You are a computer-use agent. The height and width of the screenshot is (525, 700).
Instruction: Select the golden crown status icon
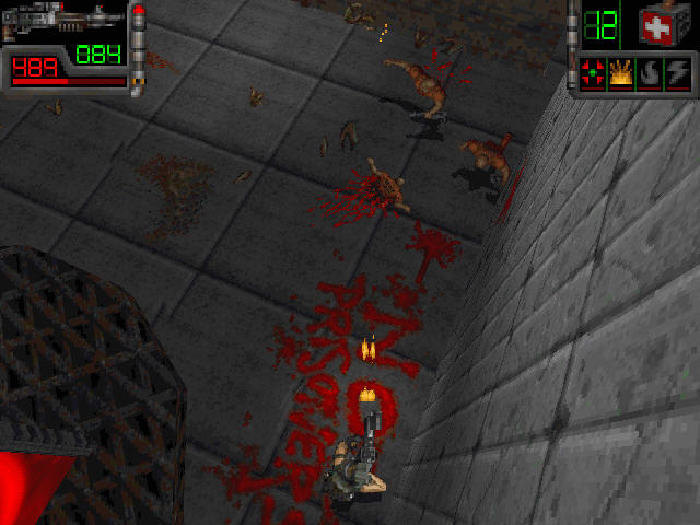click(621, 73)
